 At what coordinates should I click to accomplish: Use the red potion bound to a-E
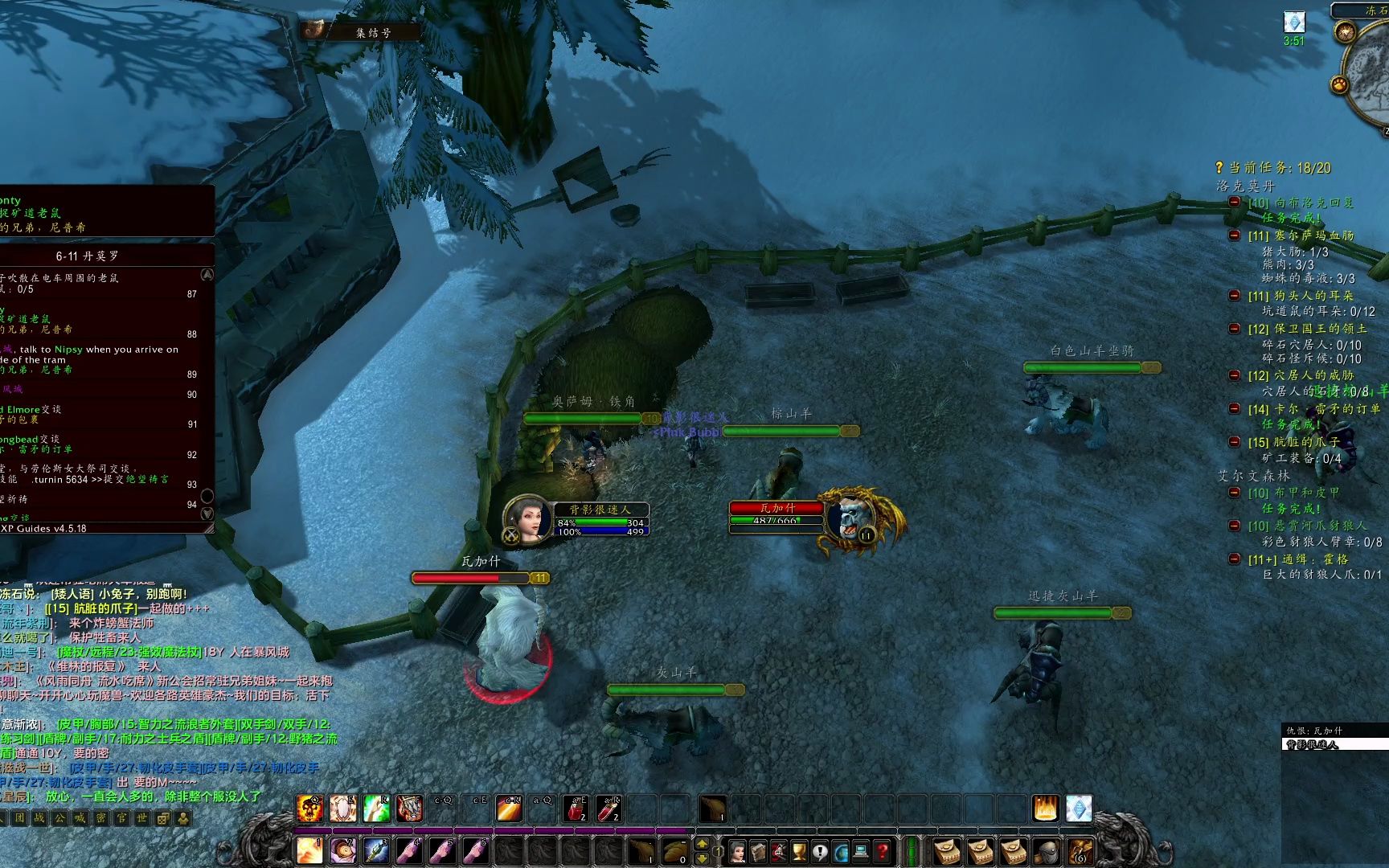click(x=578, y=809)
